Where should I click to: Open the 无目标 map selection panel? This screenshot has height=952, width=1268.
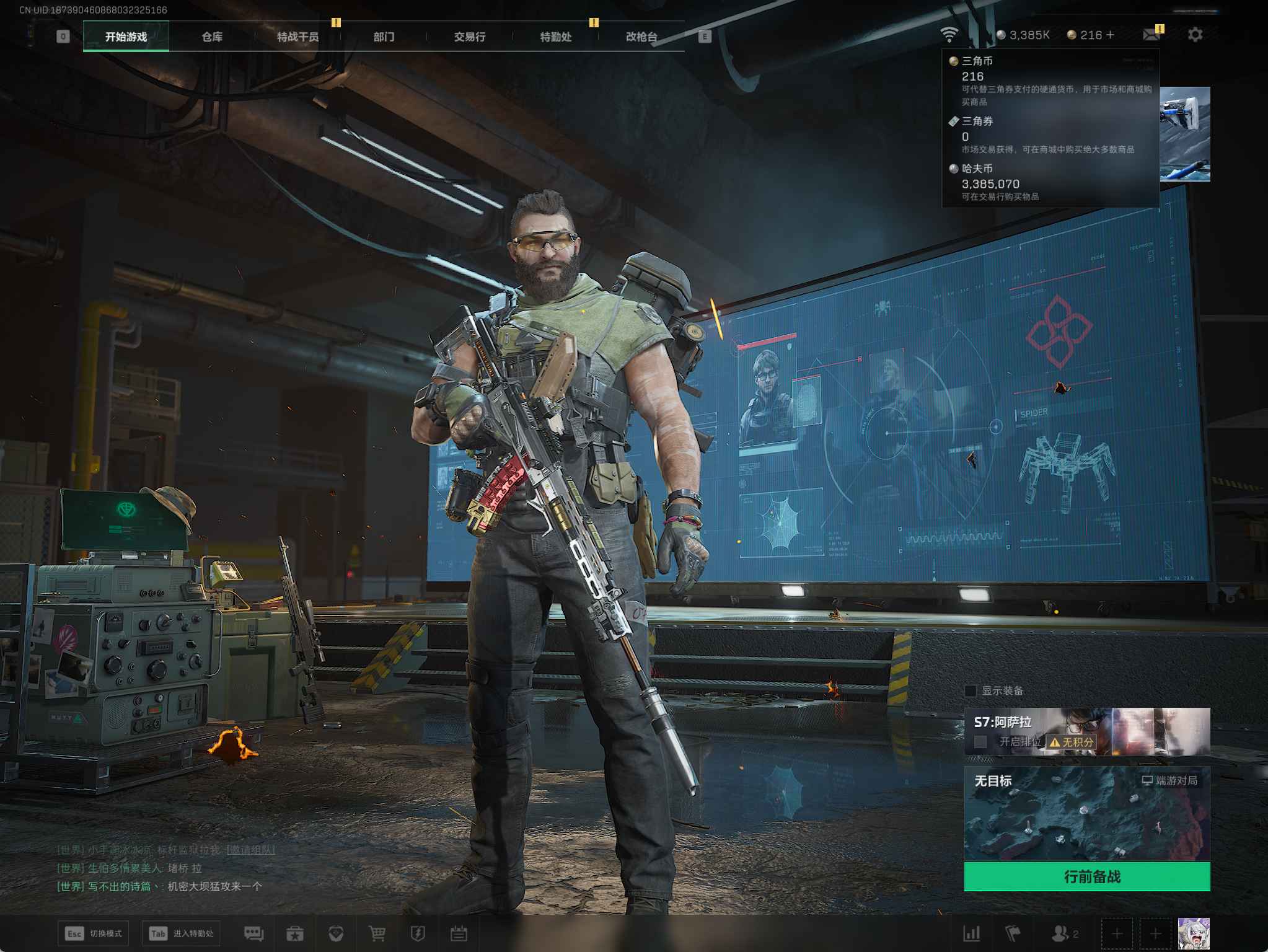(1086, 813)
